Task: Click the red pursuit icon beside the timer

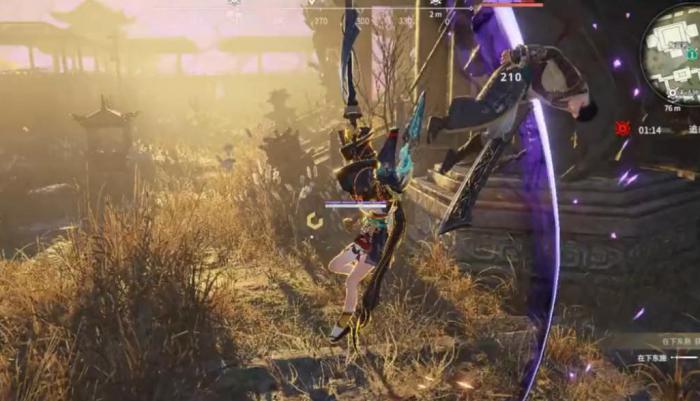Action: point(623,129)
